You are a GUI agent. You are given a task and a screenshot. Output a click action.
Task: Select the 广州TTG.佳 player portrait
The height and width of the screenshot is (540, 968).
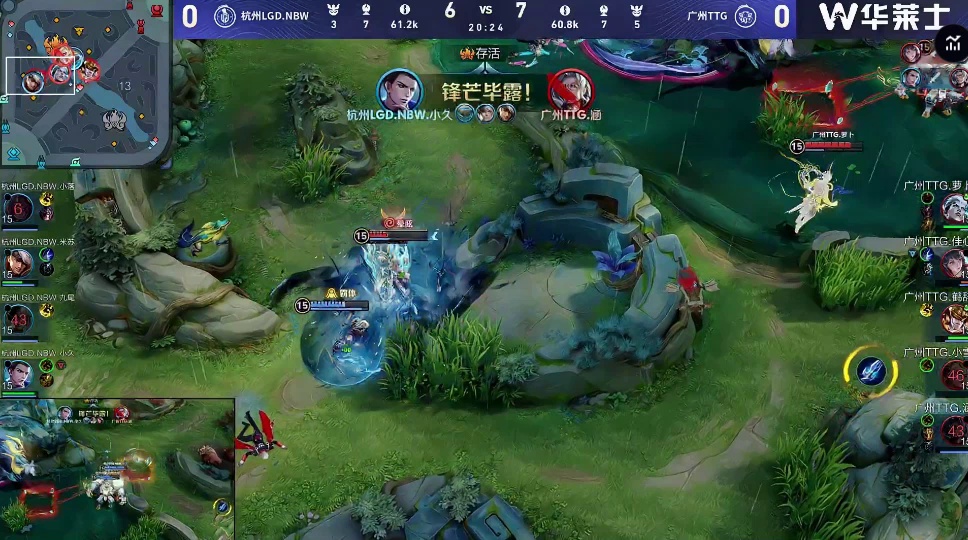953,262
